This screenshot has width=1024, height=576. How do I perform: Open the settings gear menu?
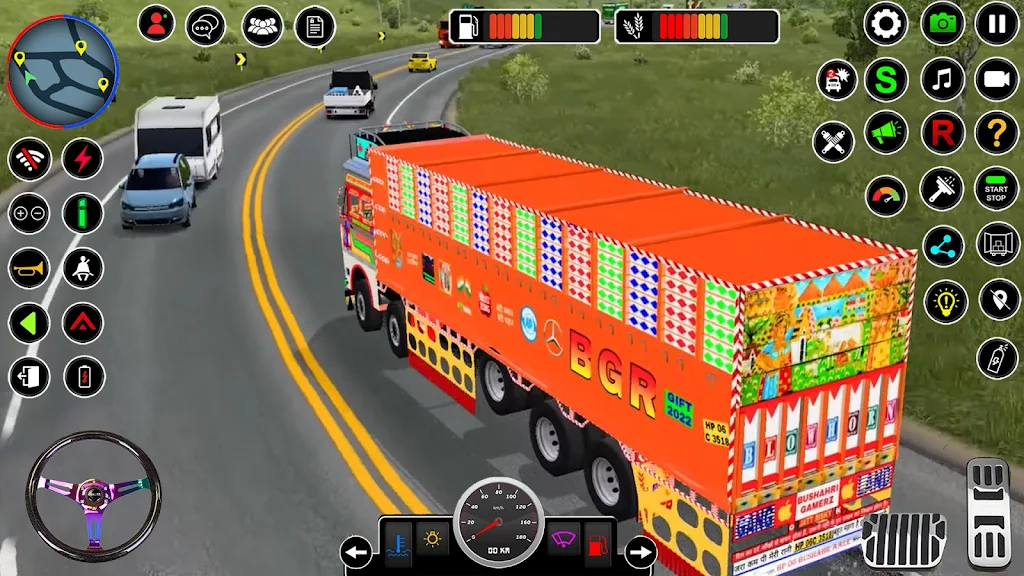886,24
